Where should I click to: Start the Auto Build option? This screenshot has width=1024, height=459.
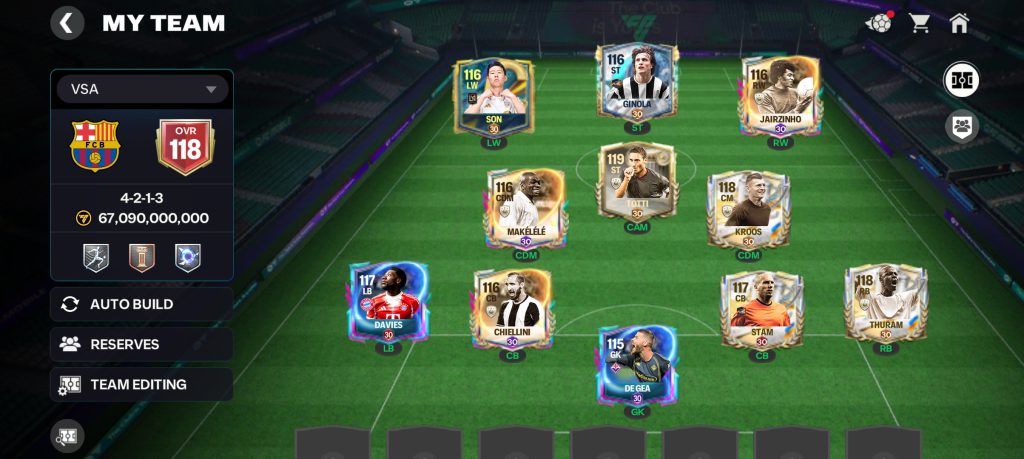(142, 304)
